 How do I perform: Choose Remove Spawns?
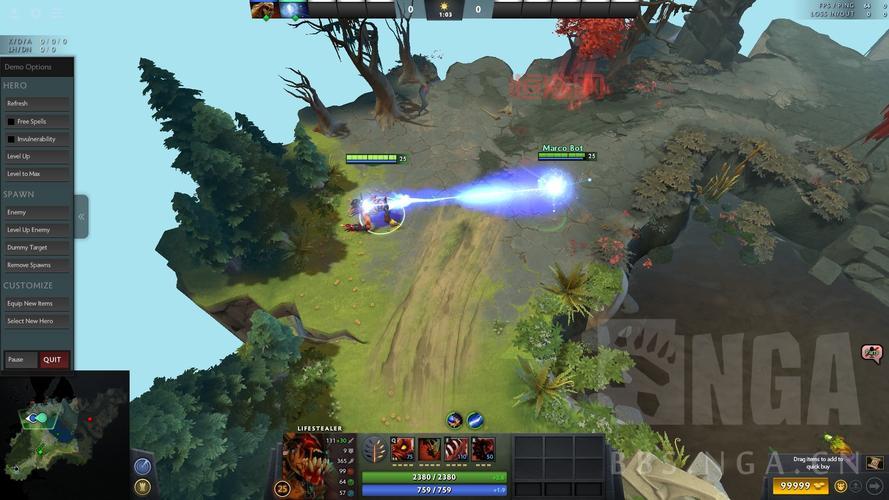point(37,265)
